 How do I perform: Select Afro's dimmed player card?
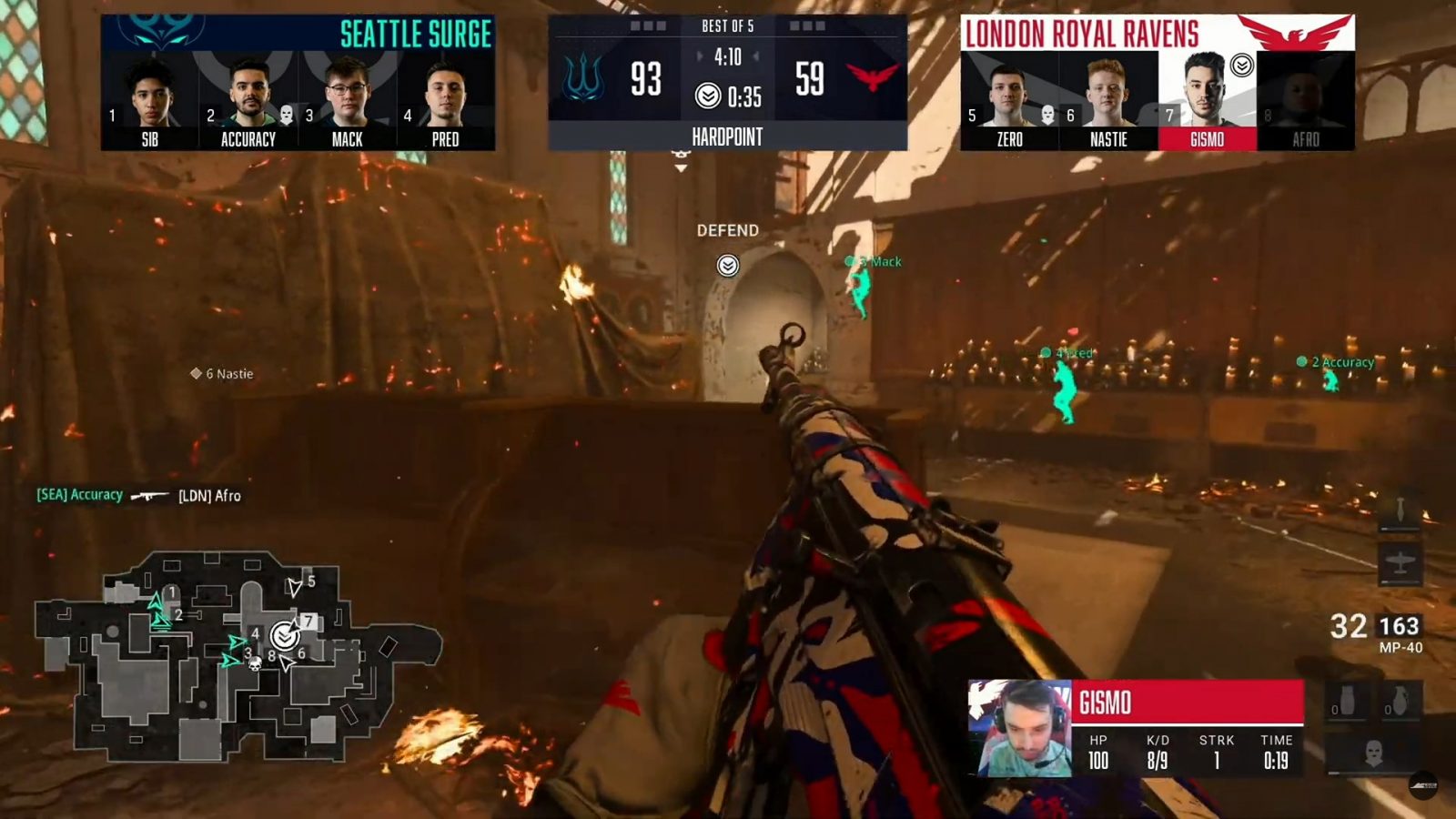[x=1305, y=100]
